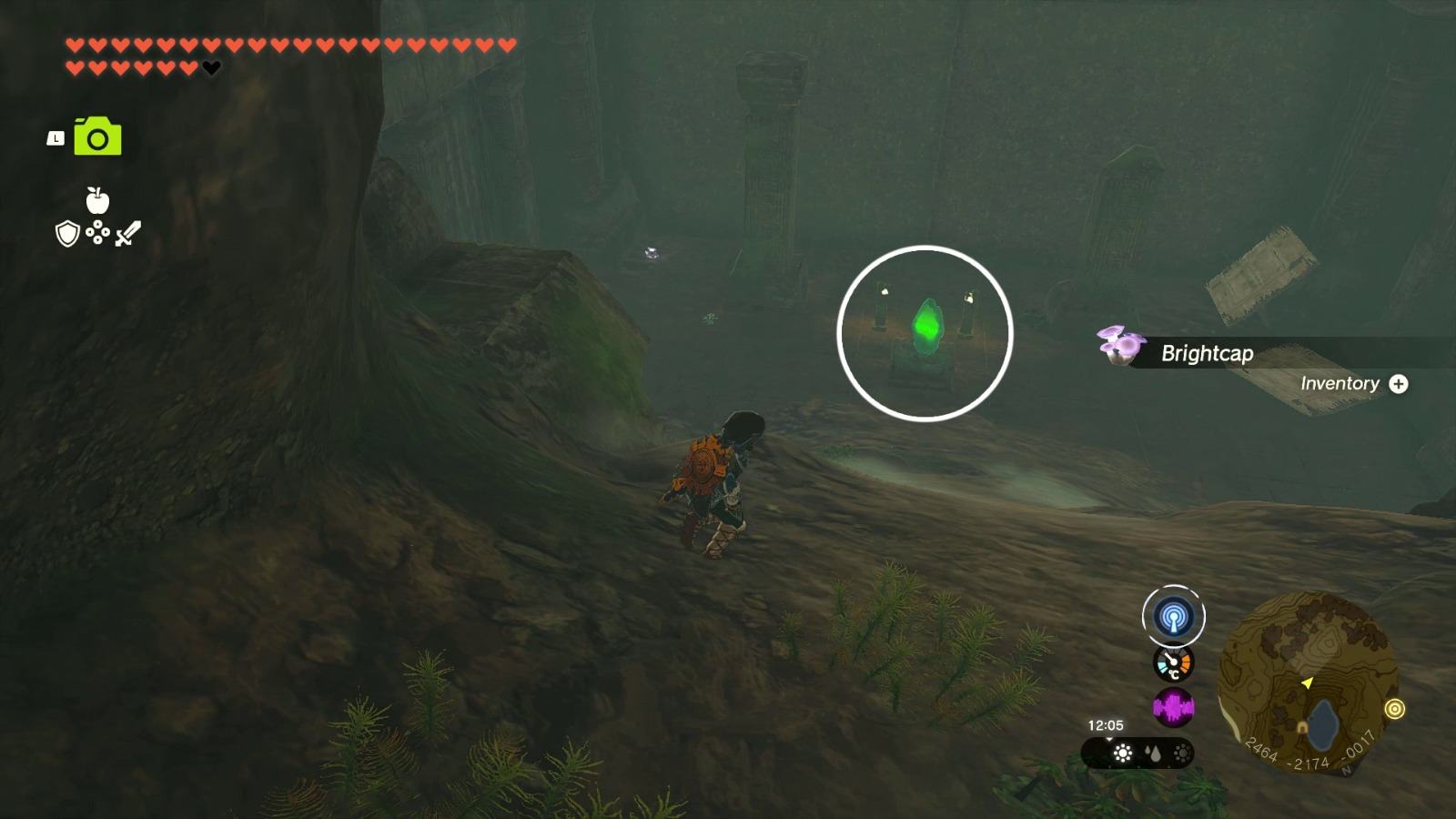Click the yellow waypoint ring on the minimap
Screen dimensions: 1456x819
(1397, 709)
